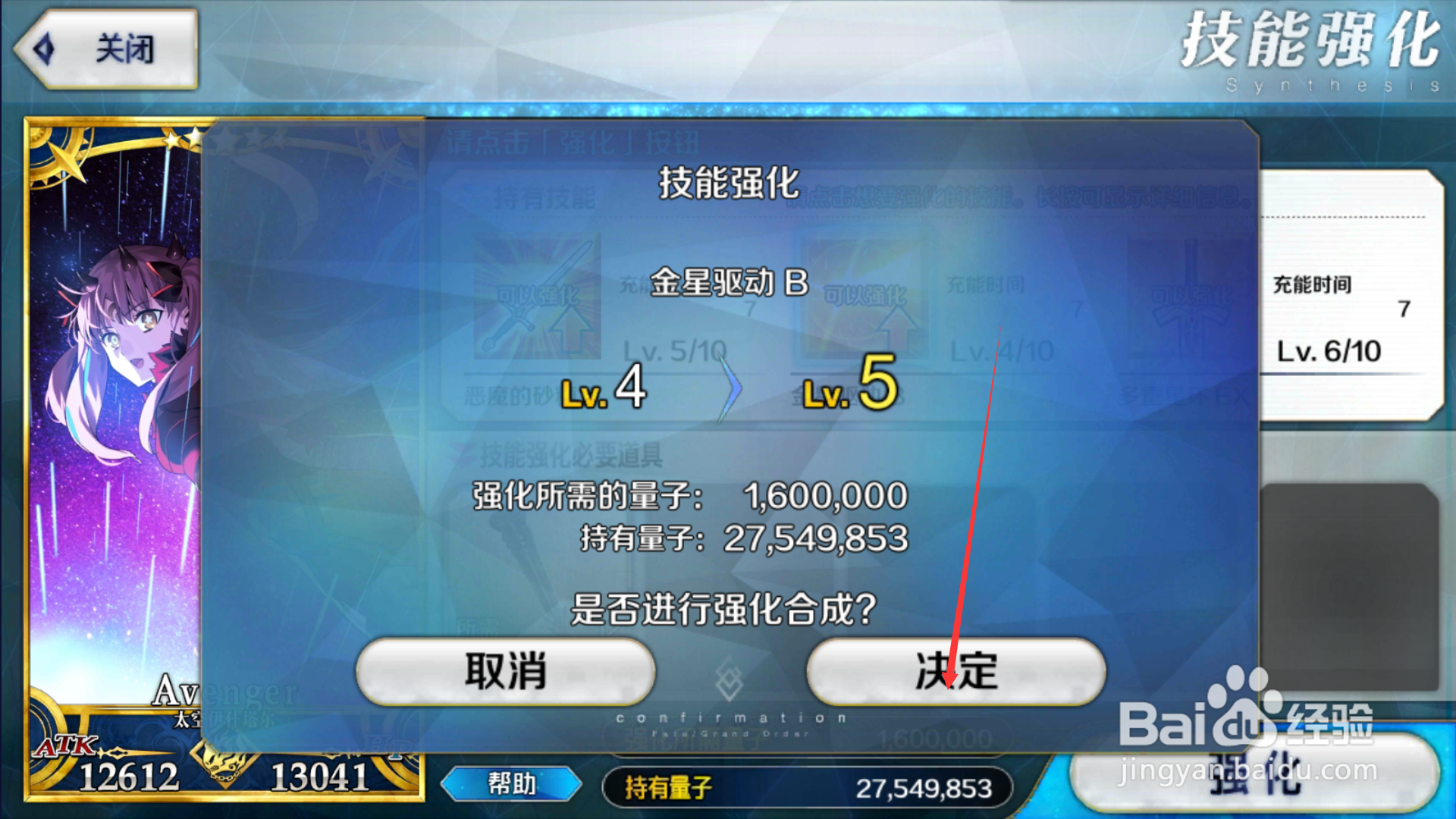Image resolution: width=1456 pixels, height=819 pixels.
Task: Click the back arrow inside the 关闭 button
Action: 47,49
